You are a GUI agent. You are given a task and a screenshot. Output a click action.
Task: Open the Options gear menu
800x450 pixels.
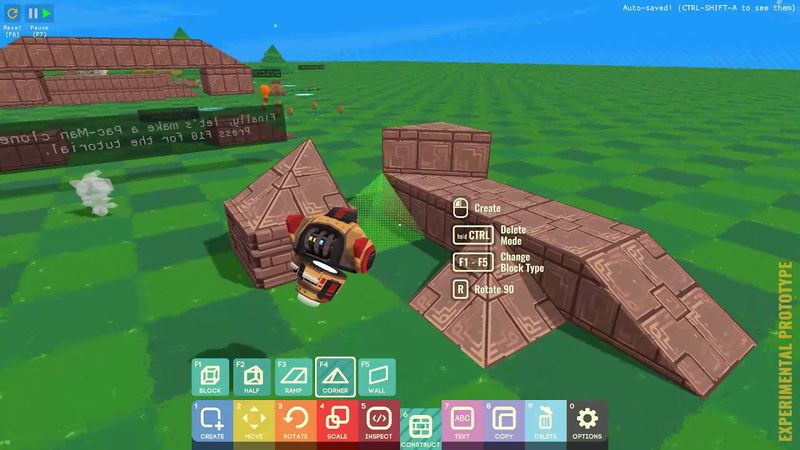click(588, 422)
